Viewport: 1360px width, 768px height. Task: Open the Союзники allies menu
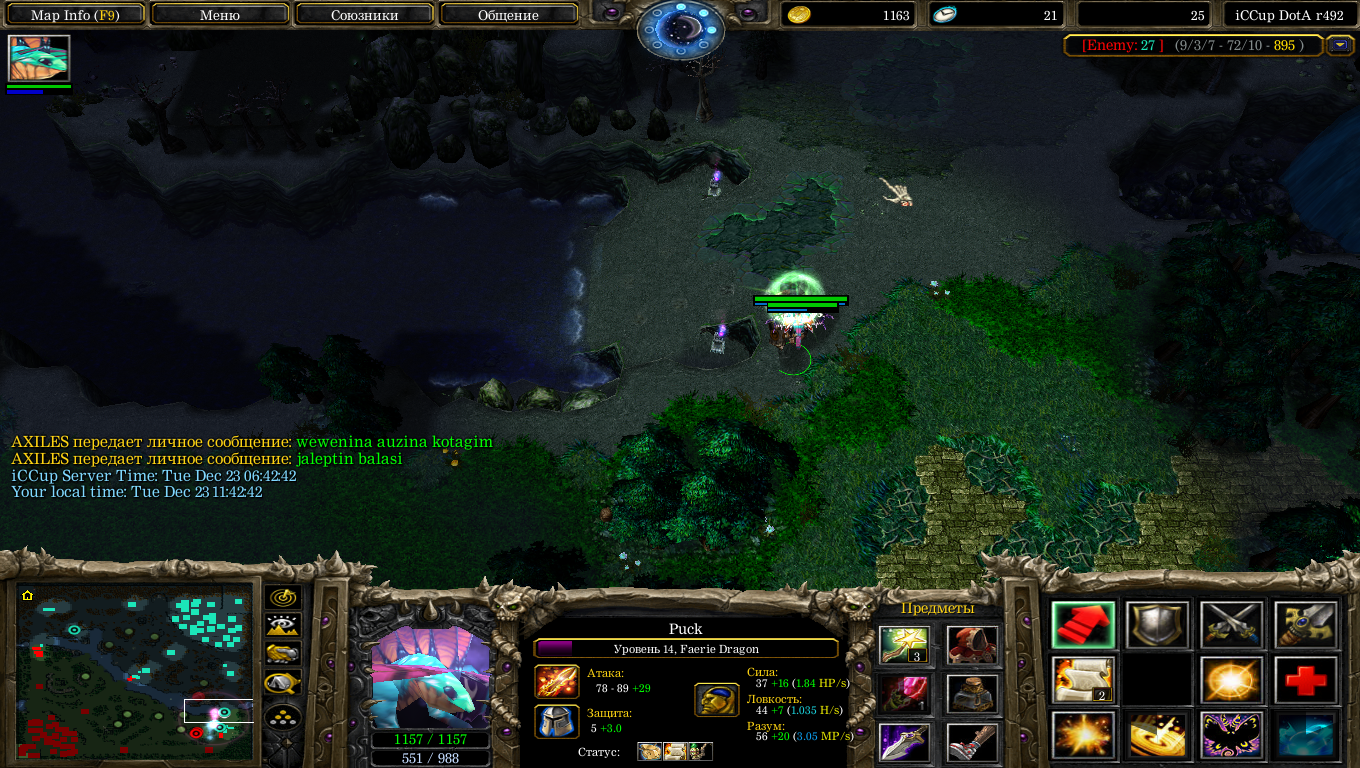click(x=365, y=15)
